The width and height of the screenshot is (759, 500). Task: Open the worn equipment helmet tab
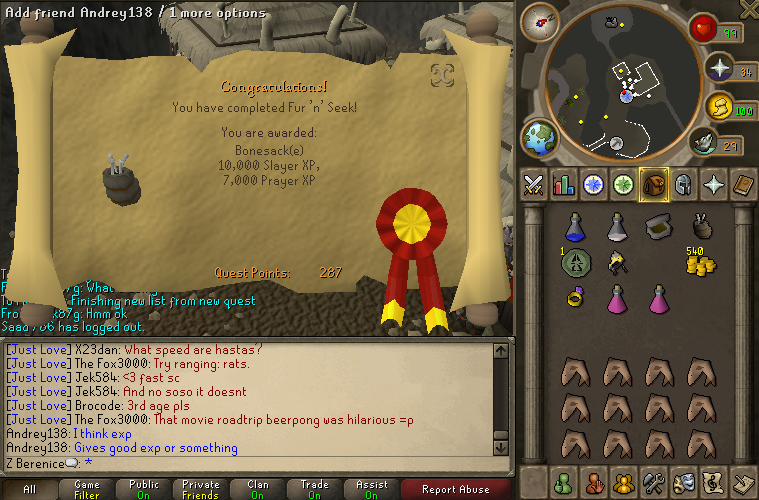(683, 185)
